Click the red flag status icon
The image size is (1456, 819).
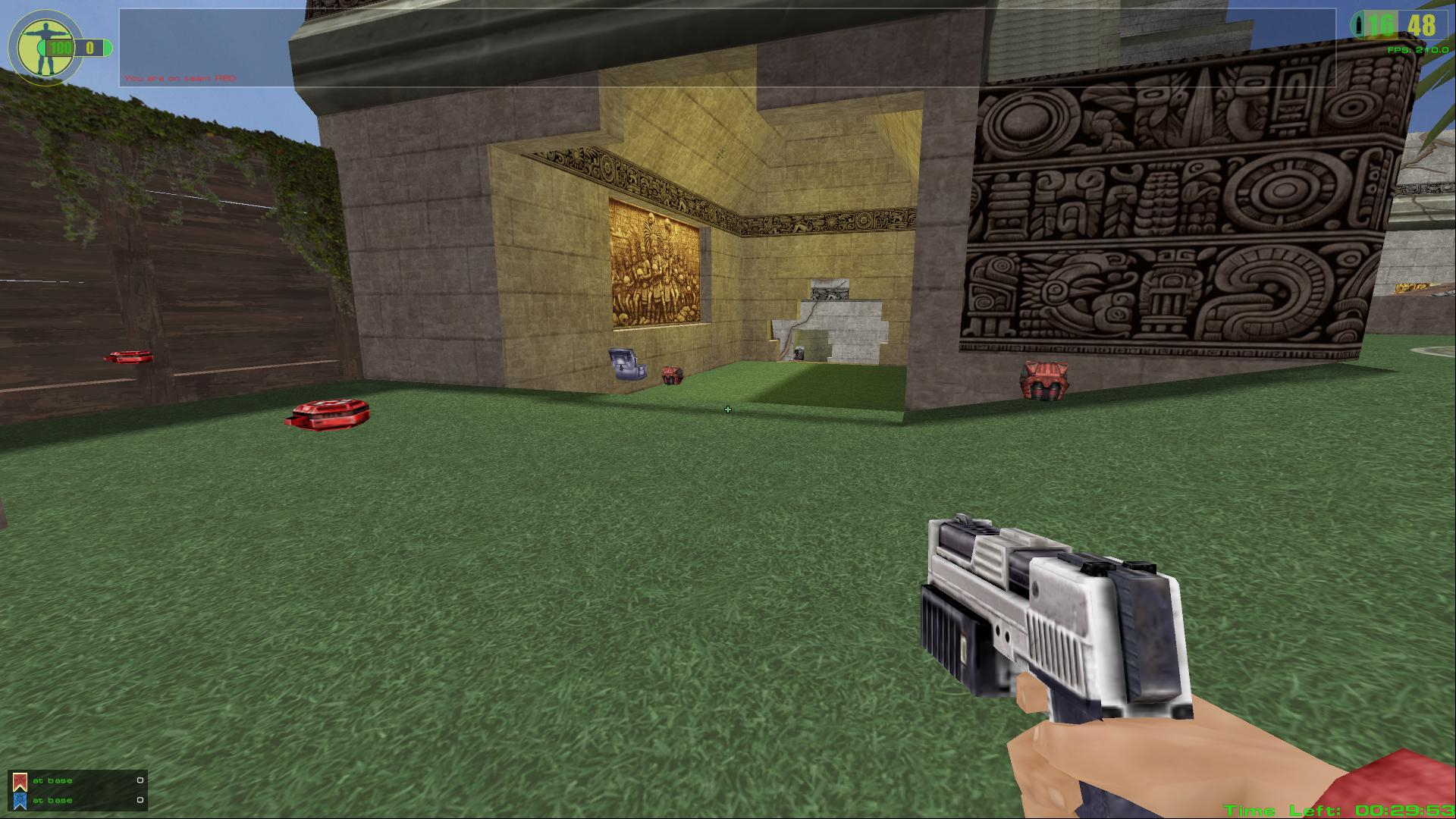[x=20, y=781]
